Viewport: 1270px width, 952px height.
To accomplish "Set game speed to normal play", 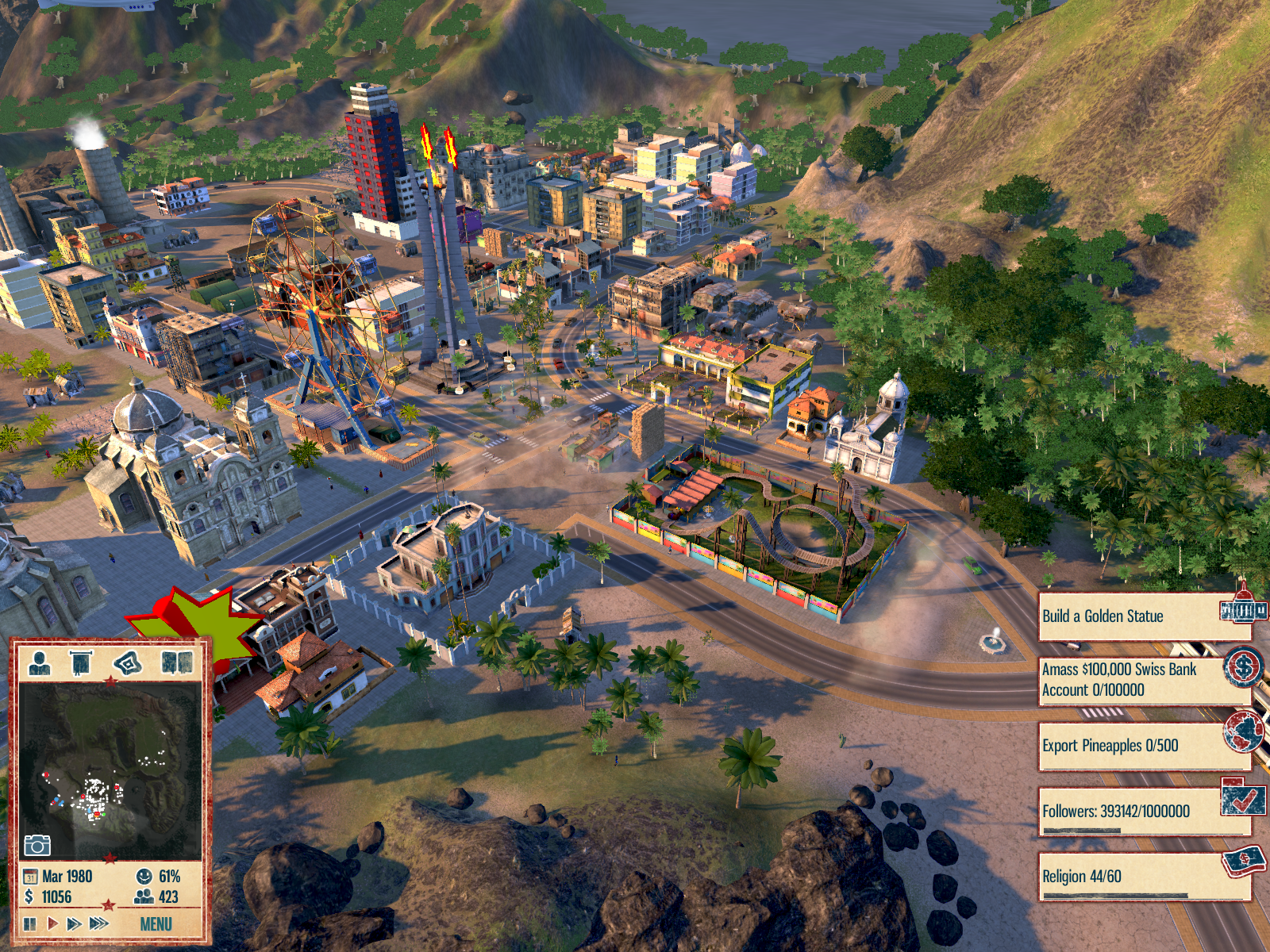I will click(52, 923).
